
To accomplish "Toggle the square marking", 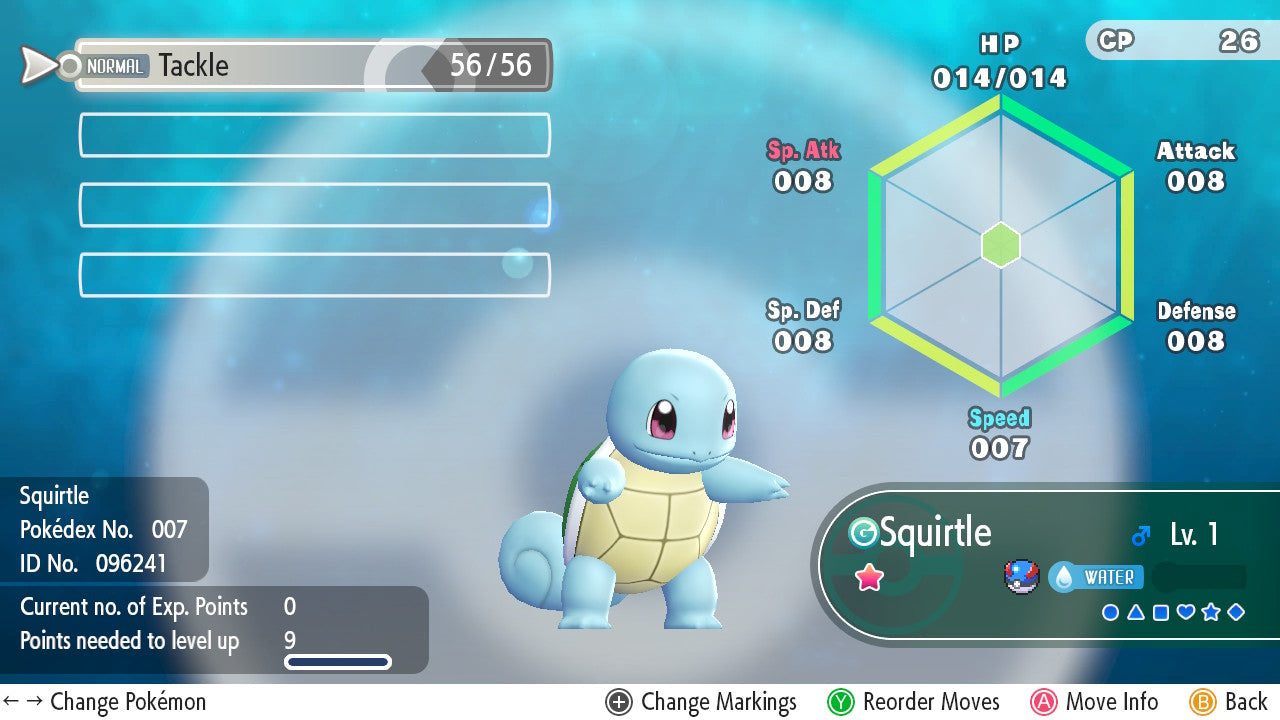I will [x=1160, y=612].
